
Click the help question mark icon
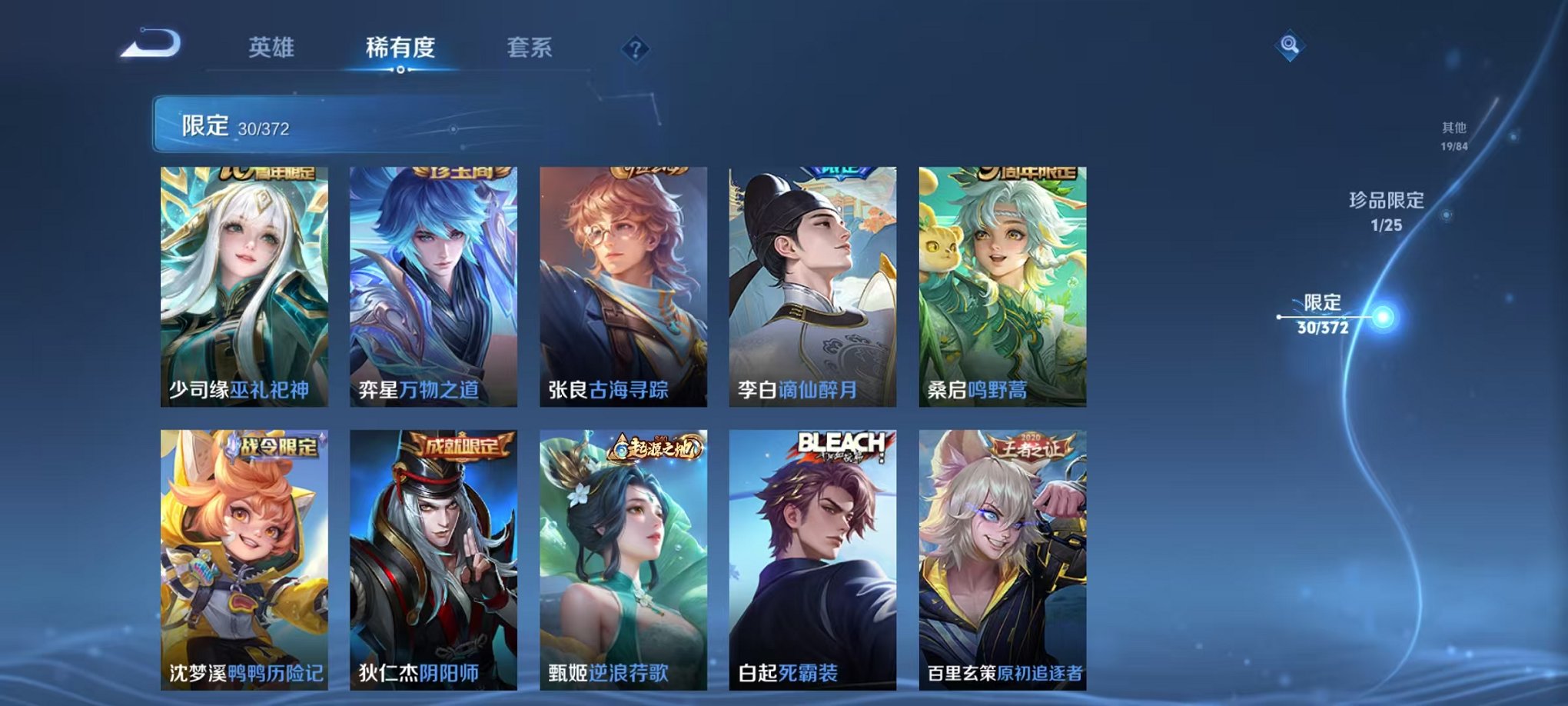point(634,50)
